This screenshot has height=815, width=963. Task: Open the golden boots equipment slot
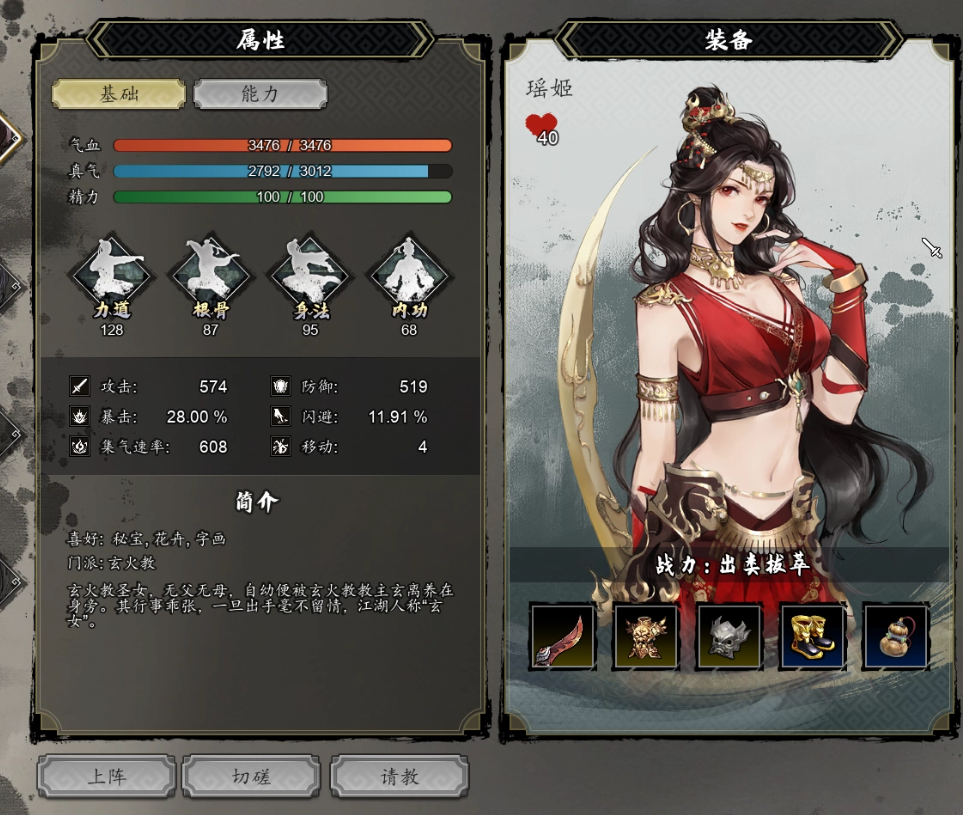[x=812, y=636]
